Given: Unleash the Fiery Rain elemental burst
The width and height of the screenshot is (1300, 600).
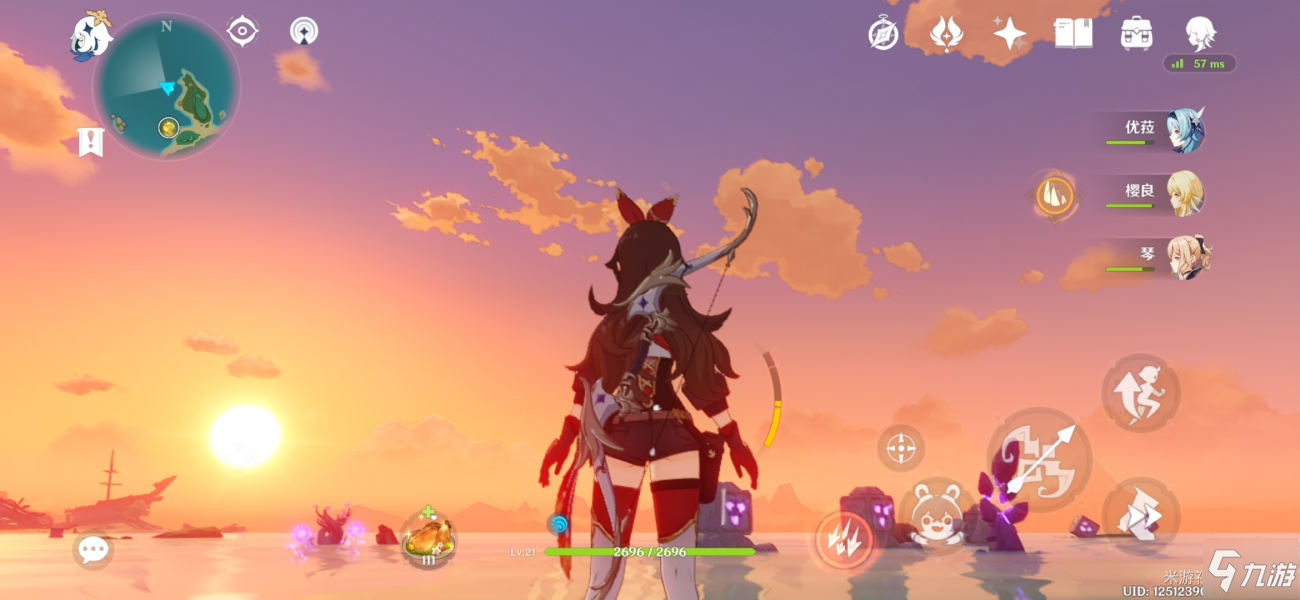Looking at the screenshot, I should click(843, 540).
